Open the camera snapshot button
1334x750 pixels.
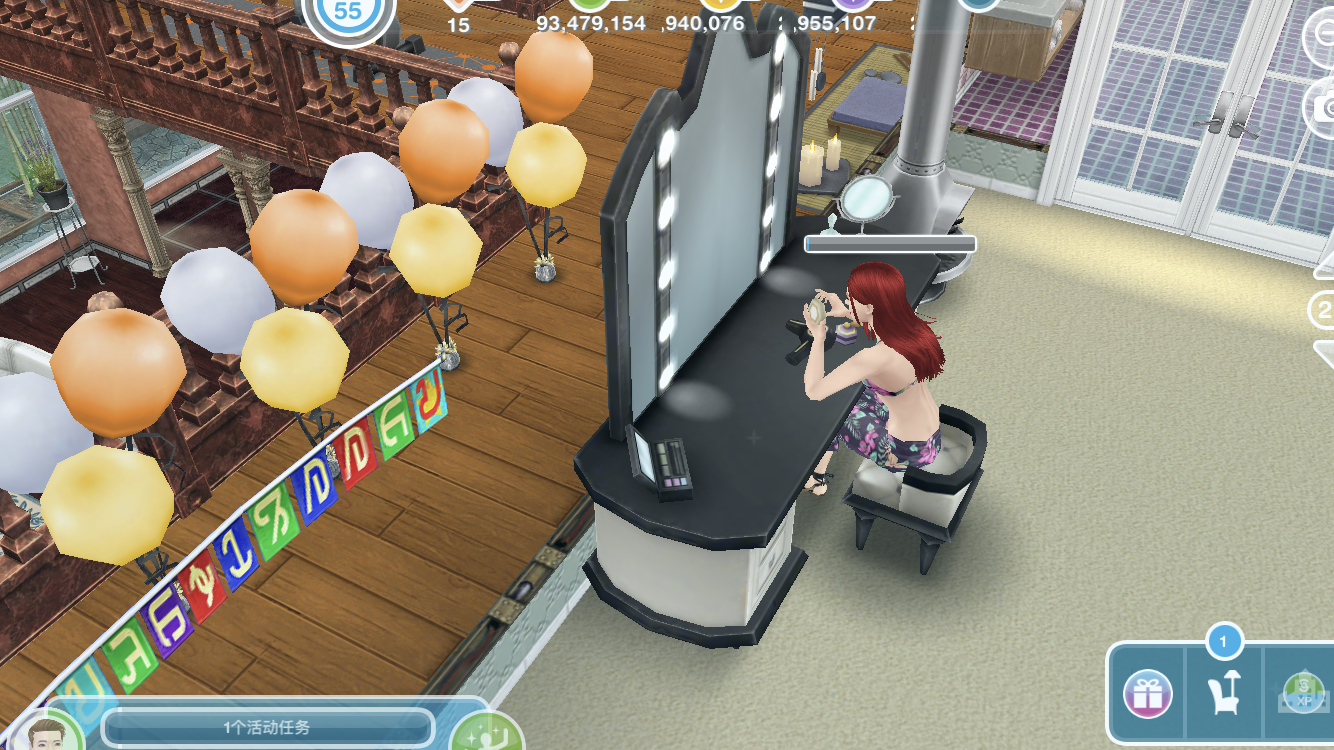[1322, 108]
